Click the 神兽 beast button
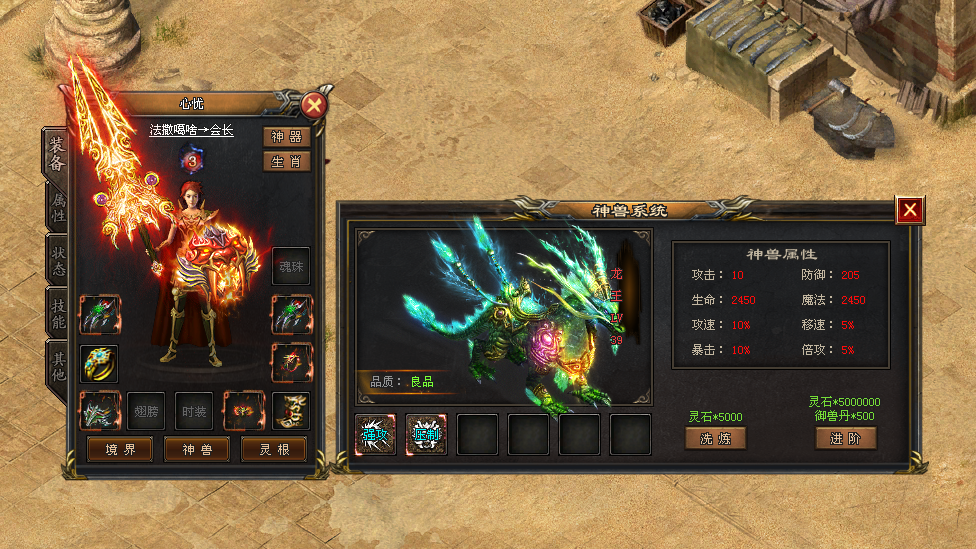This screenshot has height=549, width=976. click(x=197, y=450)
